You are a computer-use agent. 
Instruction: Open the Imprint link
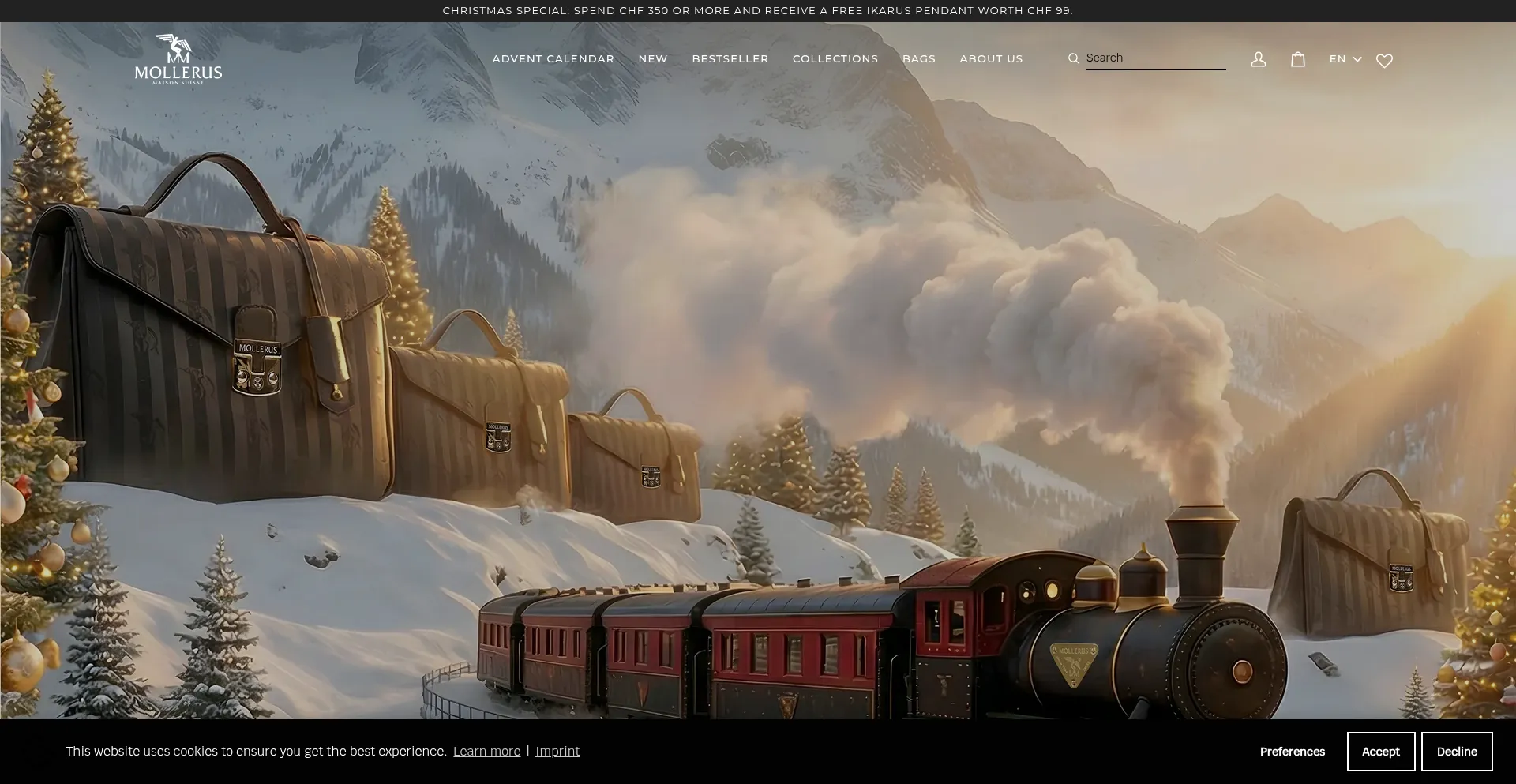[x=557, y=752]
